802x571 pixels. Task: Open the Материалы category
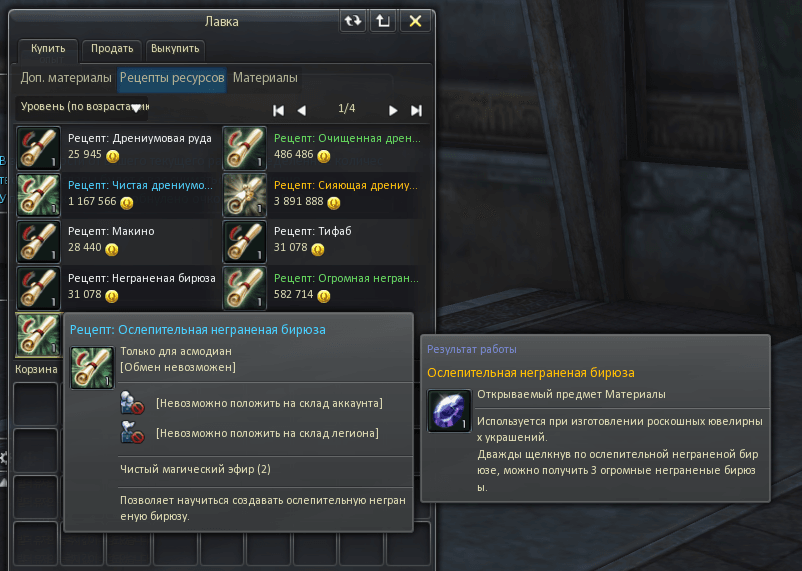[265, 77]
